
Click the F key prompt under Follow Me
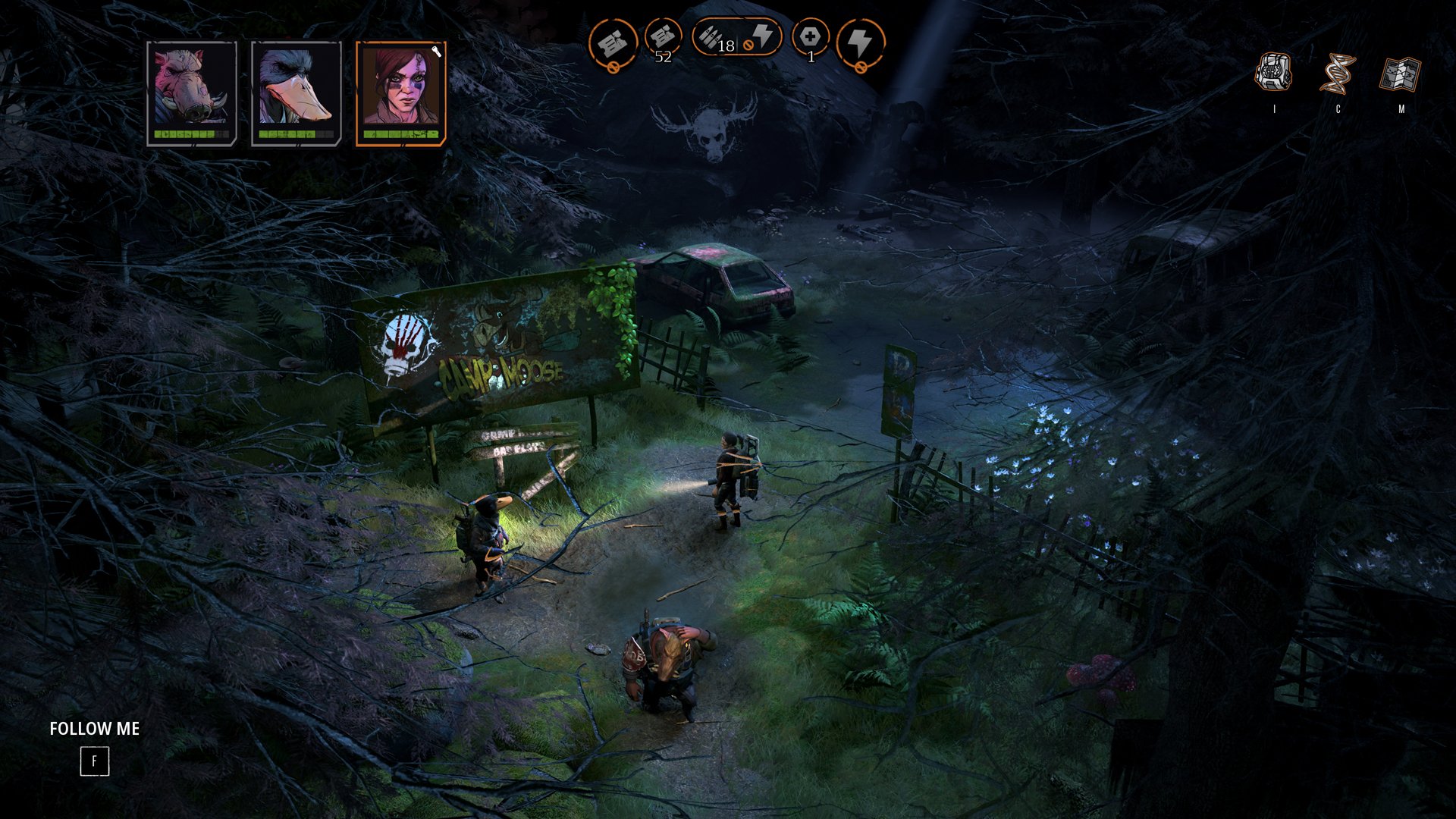tap(94, 761)
